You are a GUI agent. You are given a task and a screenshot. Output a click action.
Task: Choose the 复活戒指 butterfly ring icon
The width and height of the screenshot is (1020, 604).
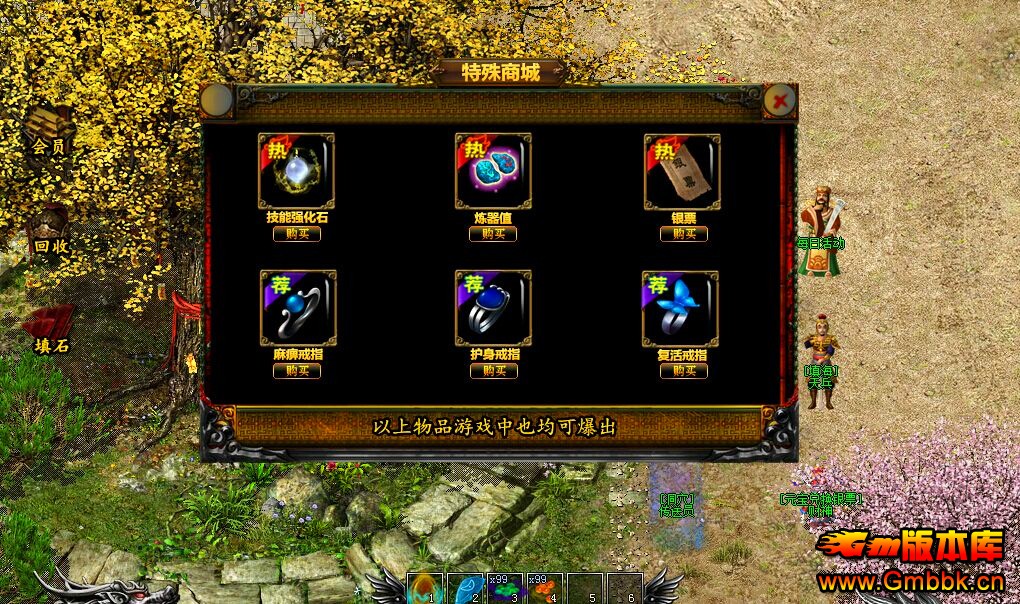tap(680, 308)
